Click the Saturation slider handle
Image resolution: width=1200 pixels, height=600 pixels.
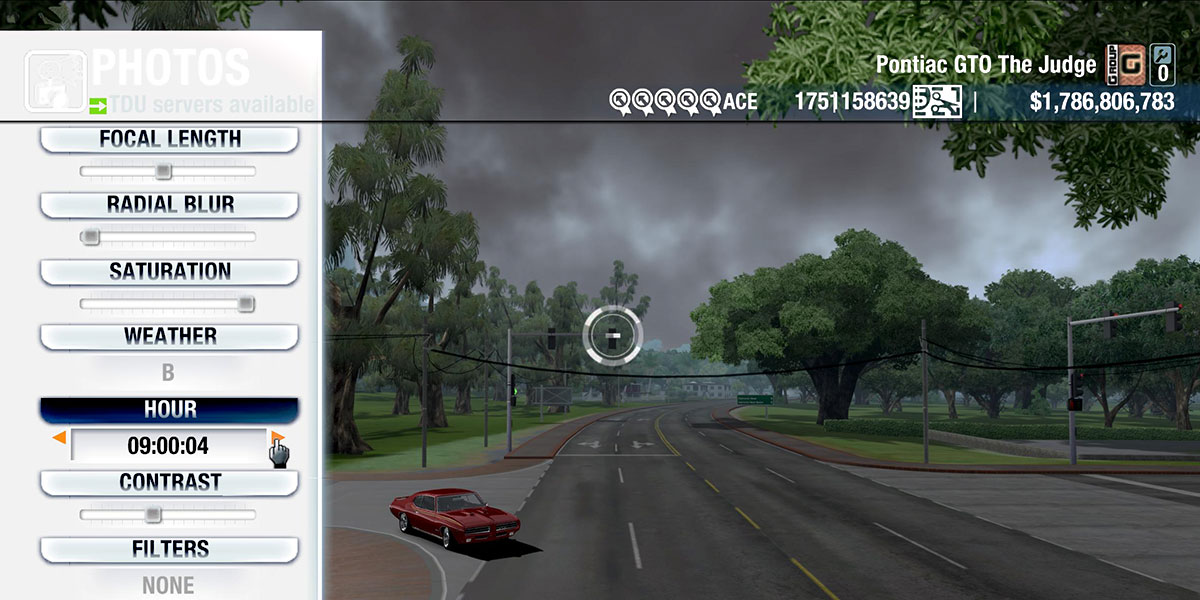click(x=246, y=304)
